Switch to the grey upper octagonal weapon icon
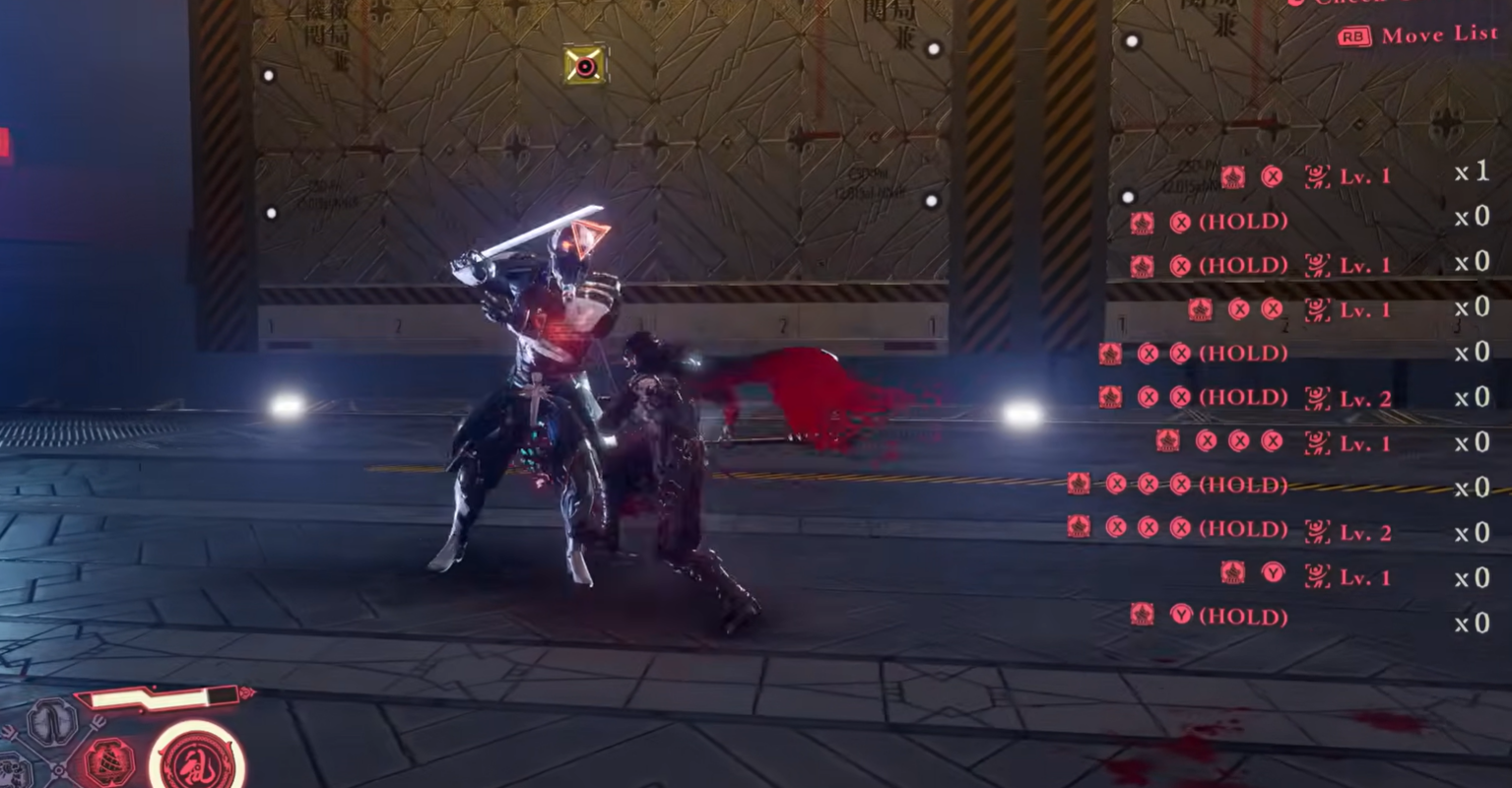Image resolution: width=1512 pixels, height=788 pixels. 52,722
